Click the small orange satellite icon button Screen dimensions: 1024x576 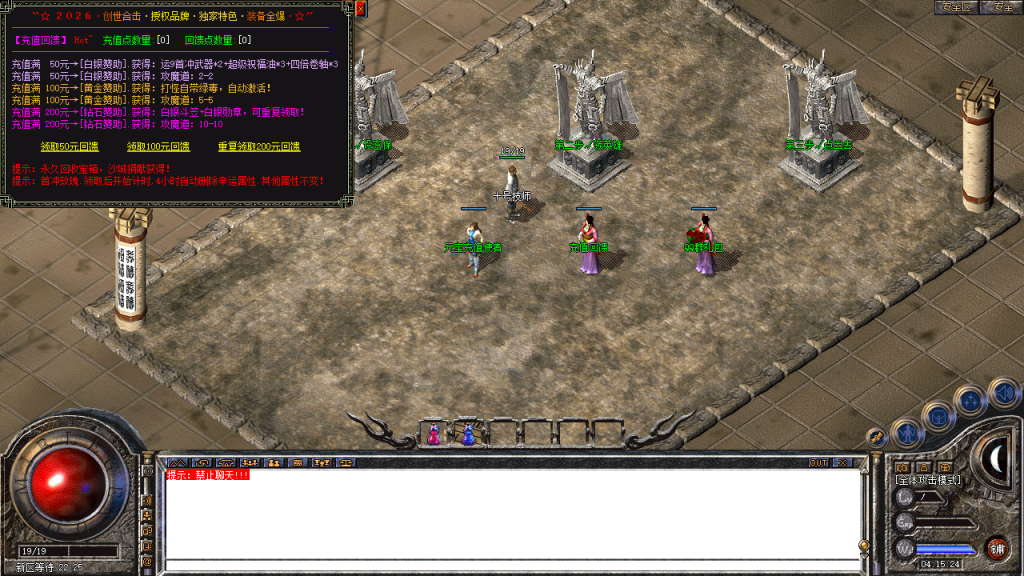pyautogui.click(x=875, y=437)
